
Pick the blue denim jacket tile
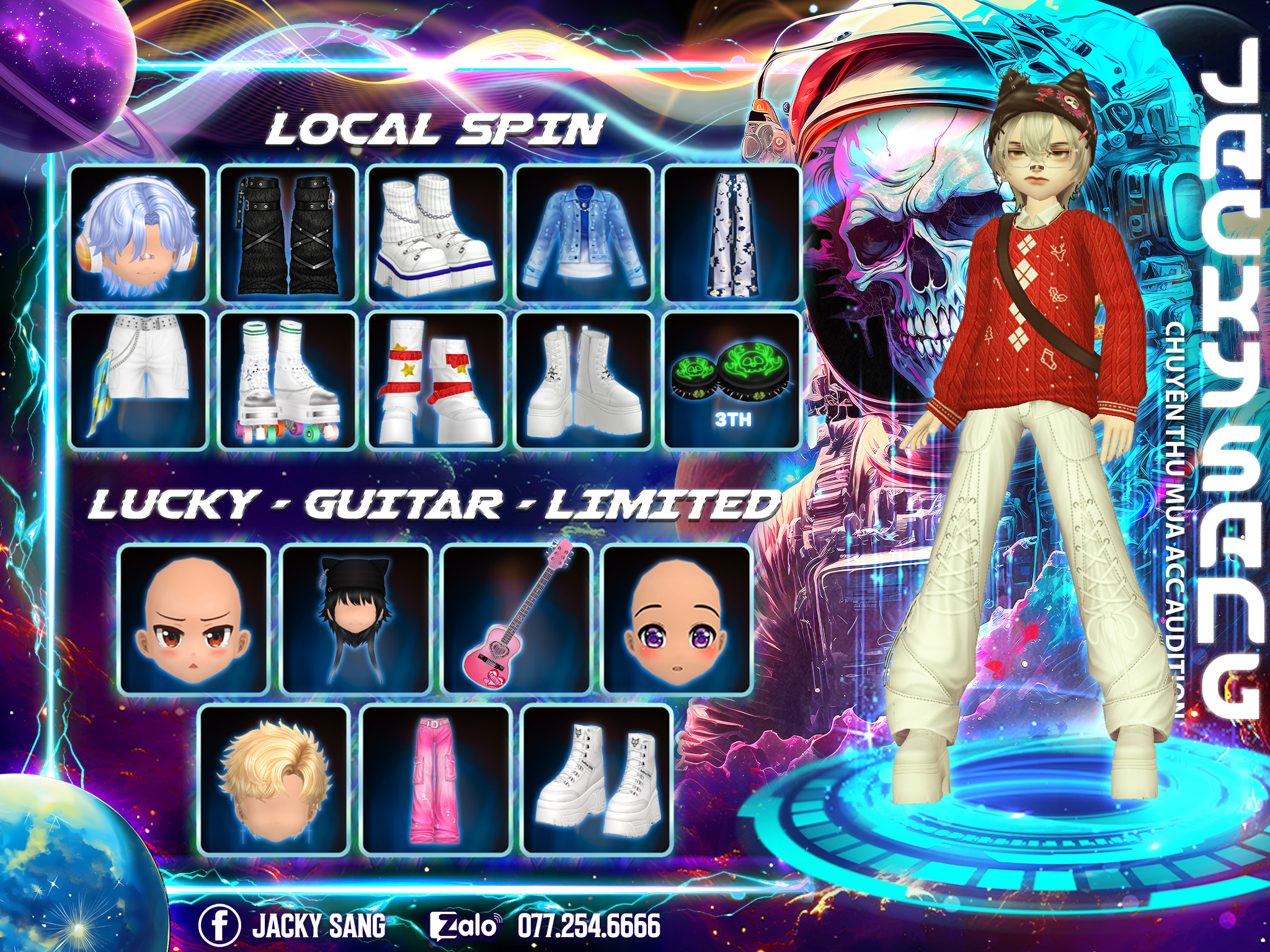pyautogui.click(x=584, y=234)
